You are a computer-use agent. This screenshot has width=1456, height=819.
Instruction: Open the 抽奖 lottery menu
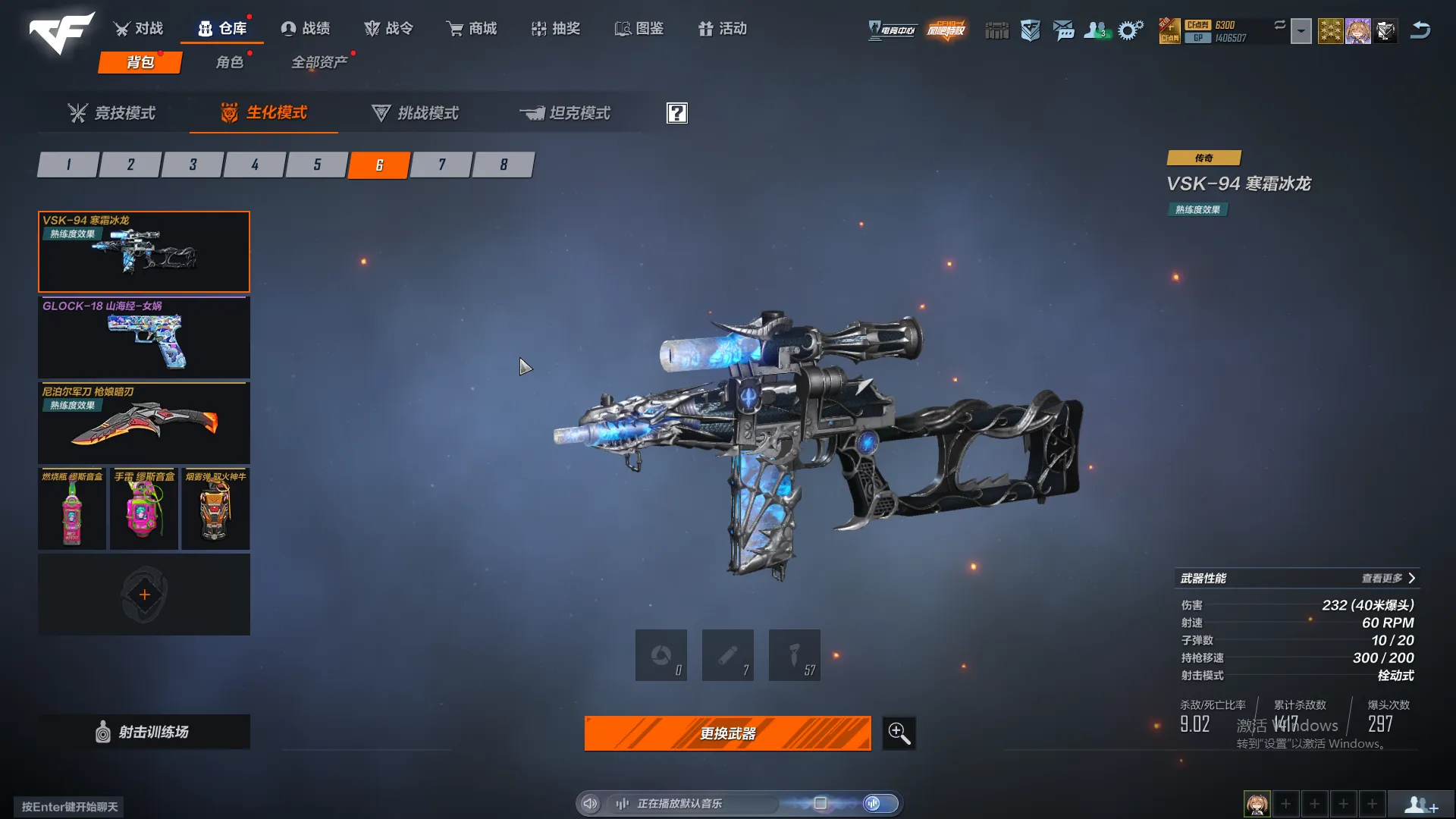[x=556, y=29]
